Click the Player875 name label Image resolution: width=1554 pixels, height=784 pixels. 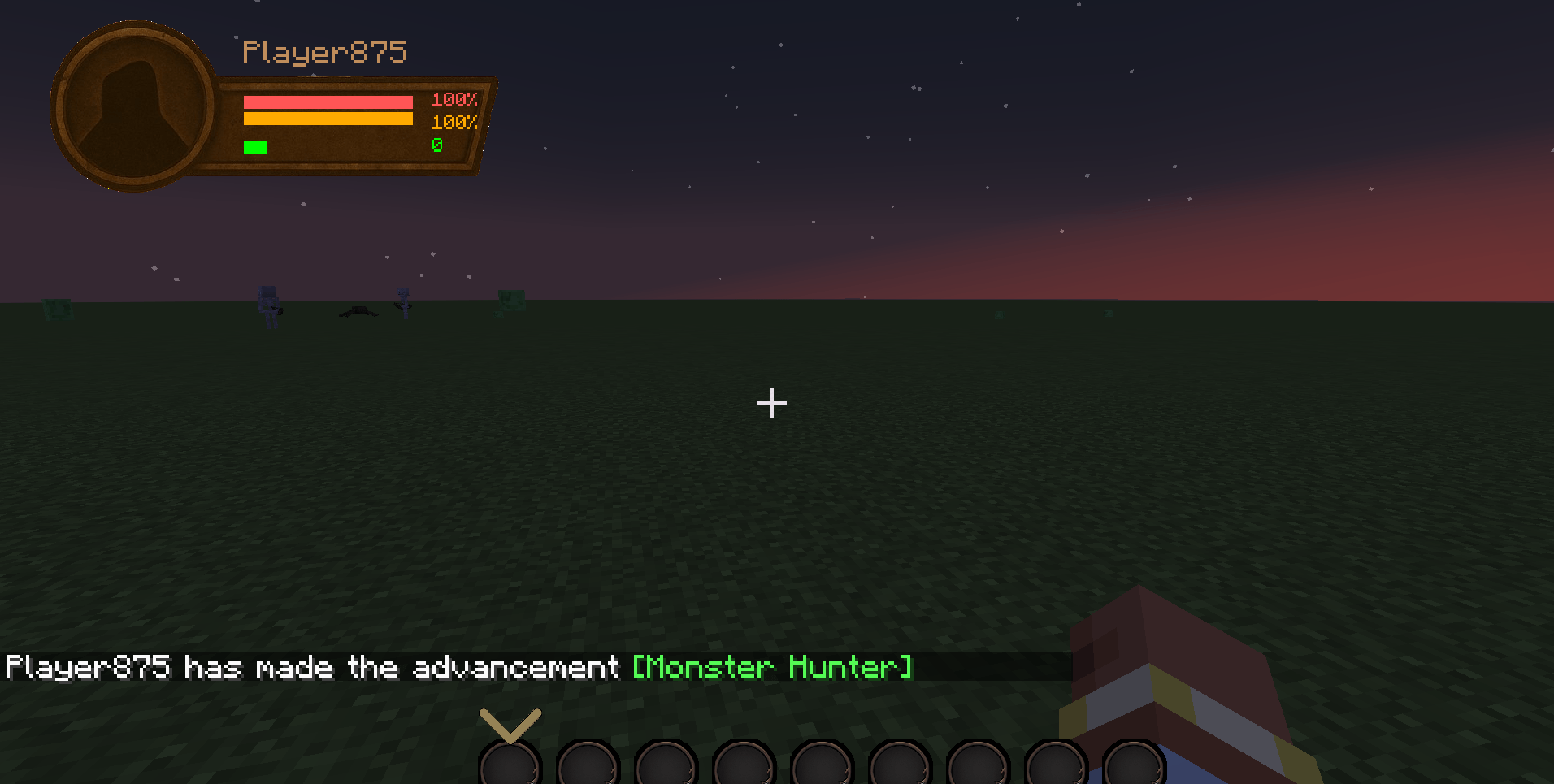pos(324,51)
